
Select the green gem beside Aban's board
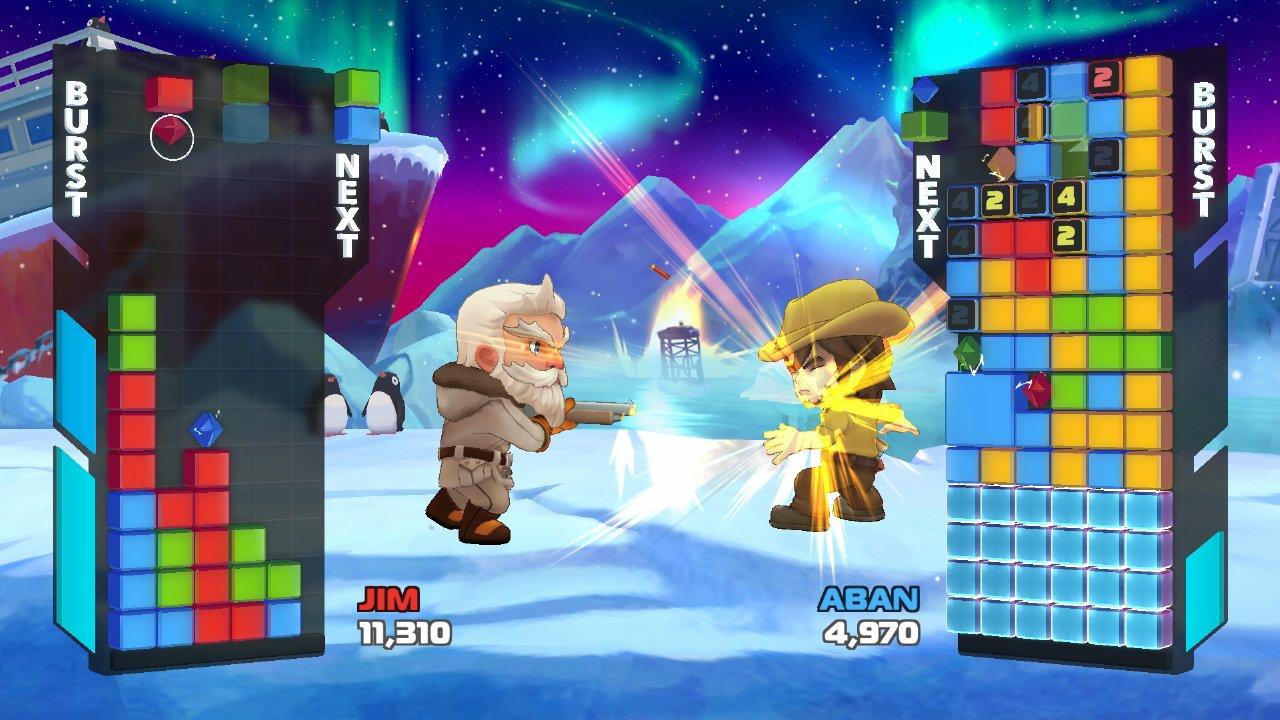point(968,353)
